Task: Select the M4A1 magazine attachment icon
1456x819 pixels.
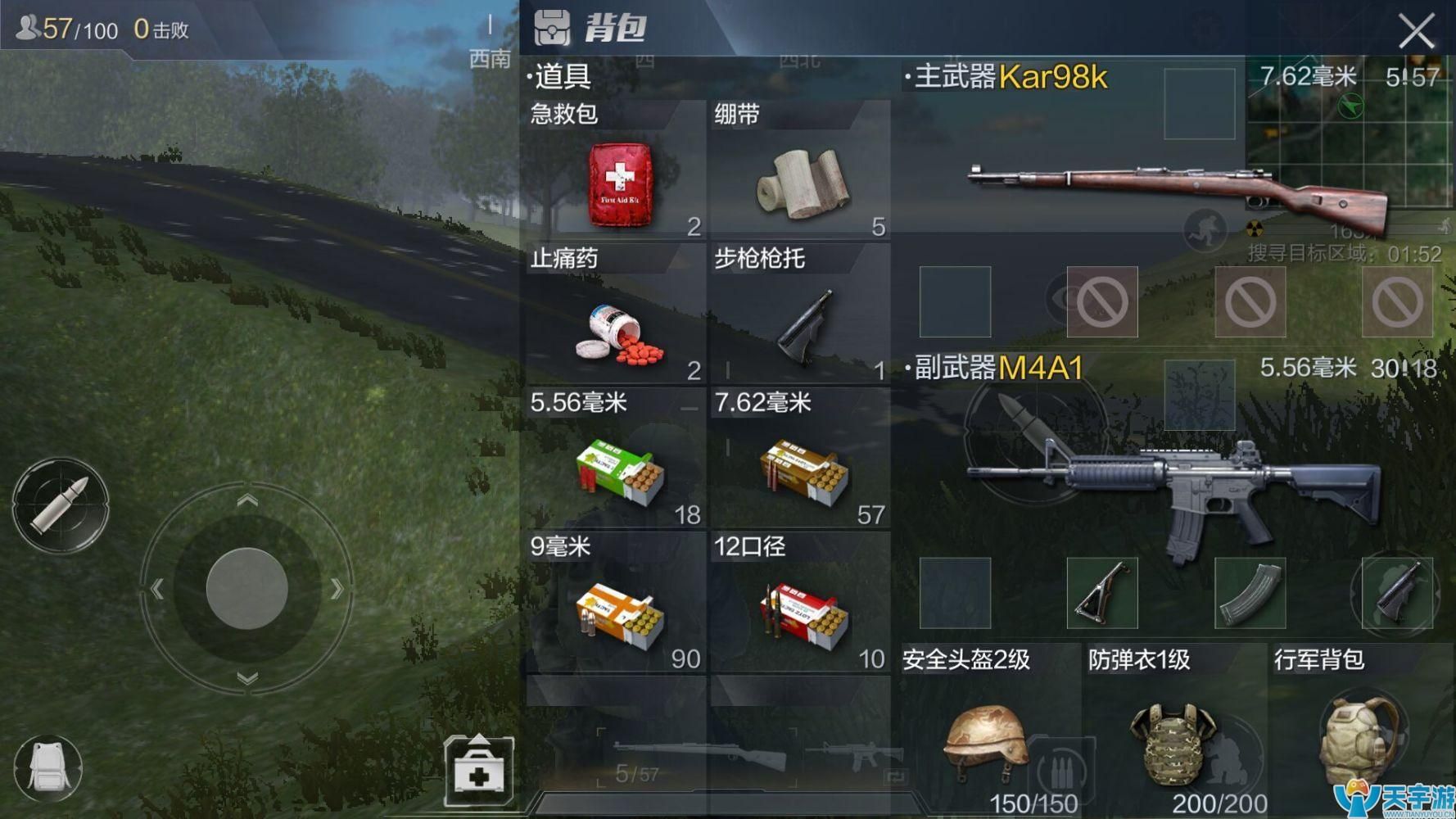Action: click(1249, 594)
